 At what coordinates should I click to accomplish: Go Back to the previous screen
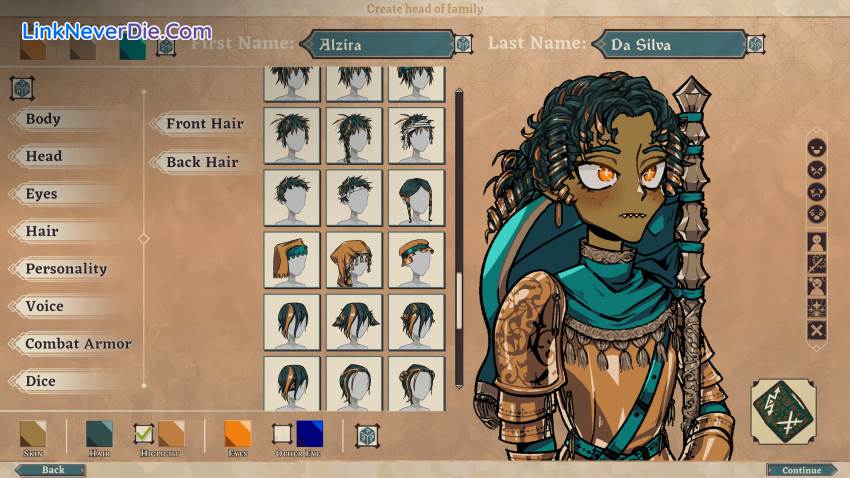click(52, 470)
